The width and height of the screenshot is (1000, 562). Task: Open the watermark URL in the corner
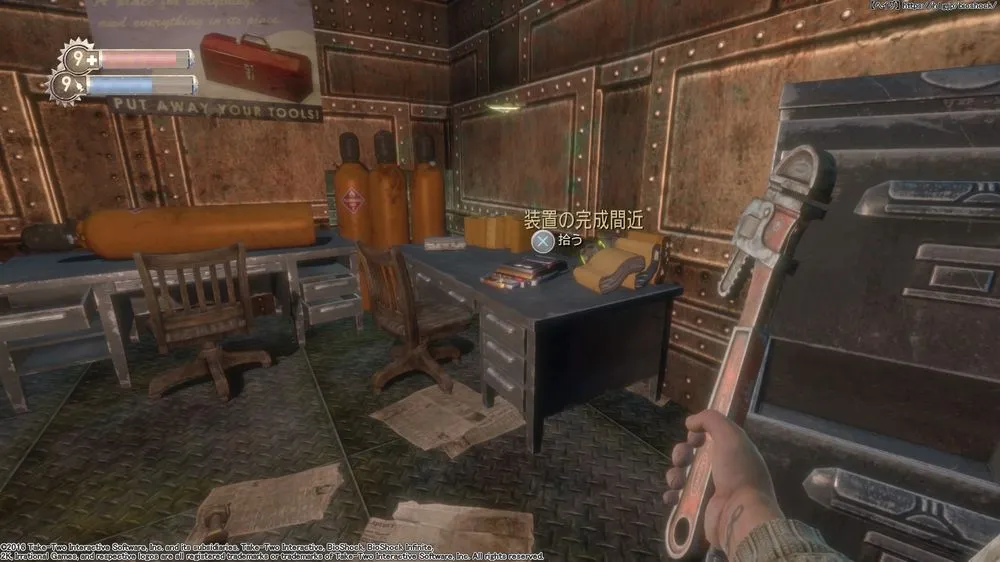click(x=950, y=5)
